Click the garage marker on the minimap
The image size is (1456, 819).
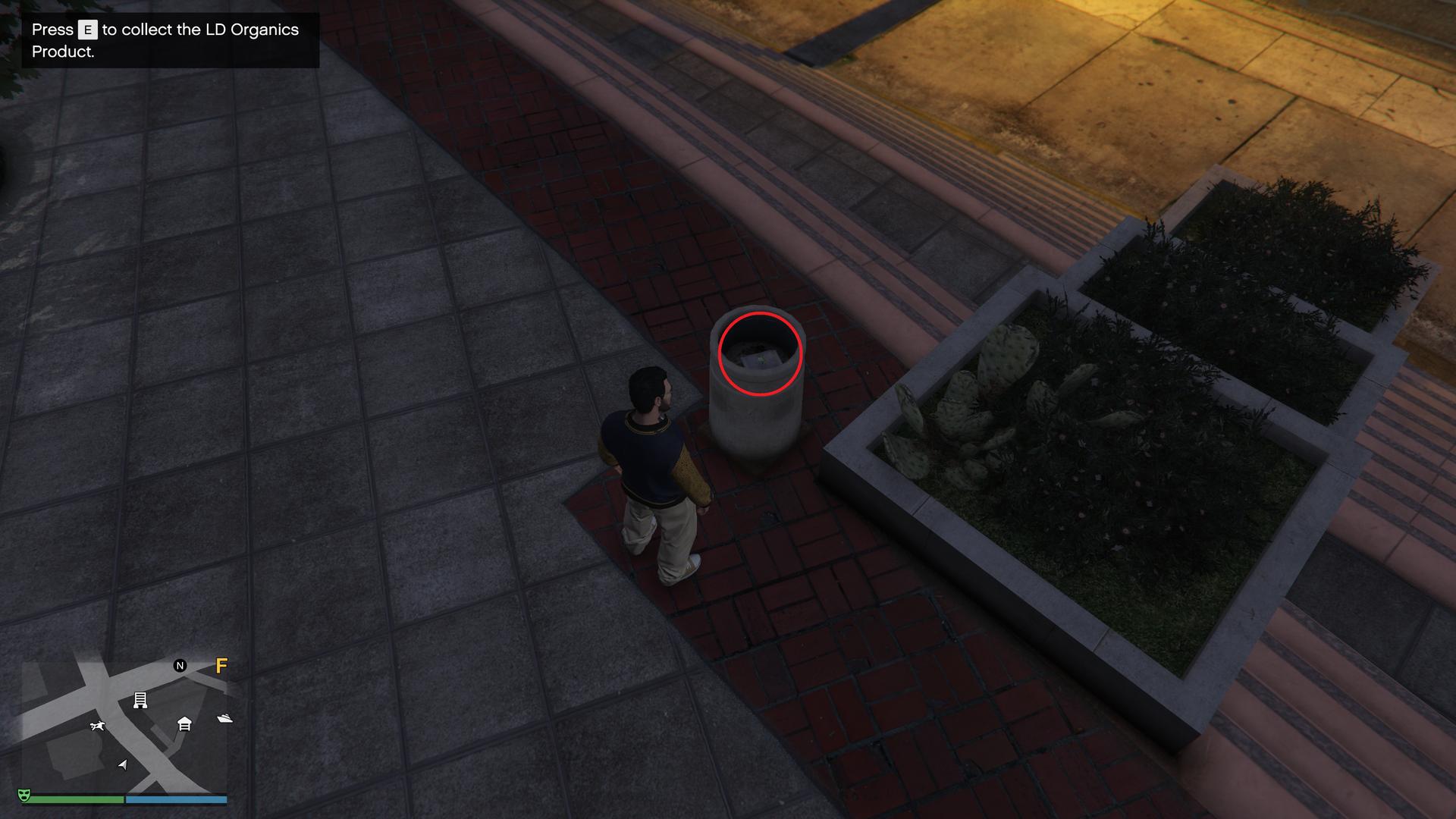[184, 723]
